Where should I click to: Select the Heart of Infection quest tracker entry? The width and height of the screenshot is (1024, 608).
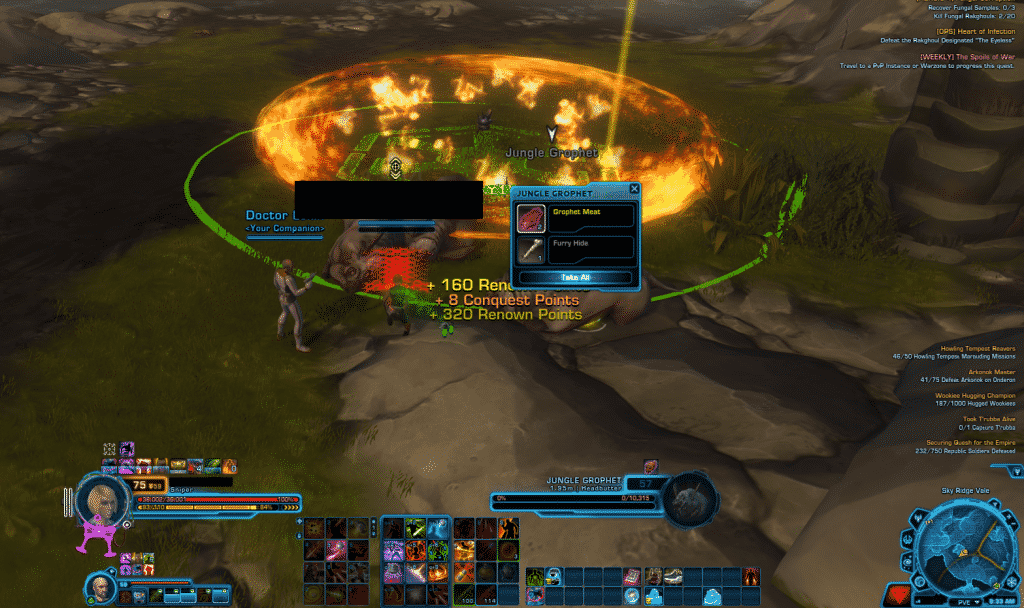pyautogui.click(x=975, y=31)
